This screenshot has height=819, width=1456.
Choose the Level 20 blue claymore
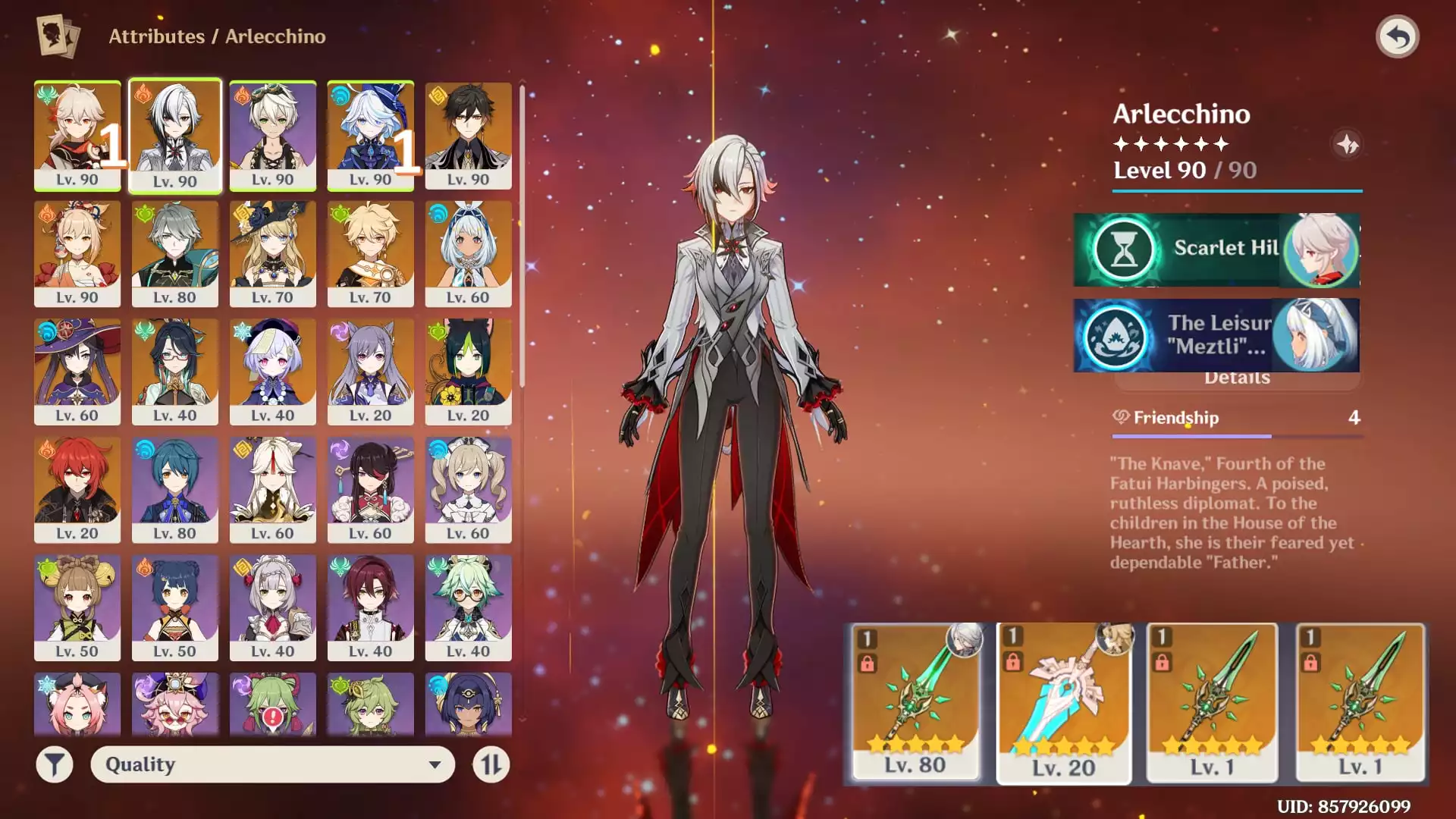(1063, 702)
